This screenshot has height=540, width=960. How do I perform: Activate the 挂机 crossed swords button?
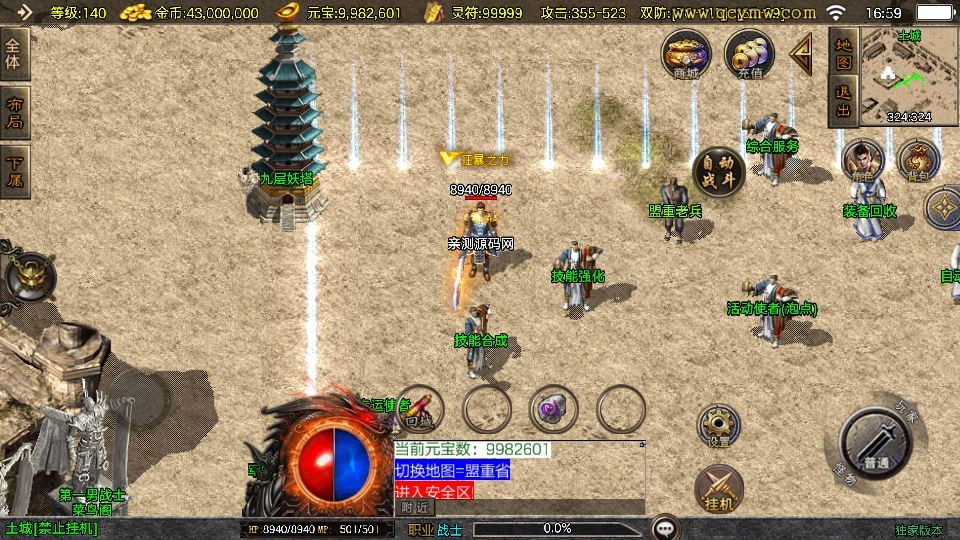coord(718,488)
